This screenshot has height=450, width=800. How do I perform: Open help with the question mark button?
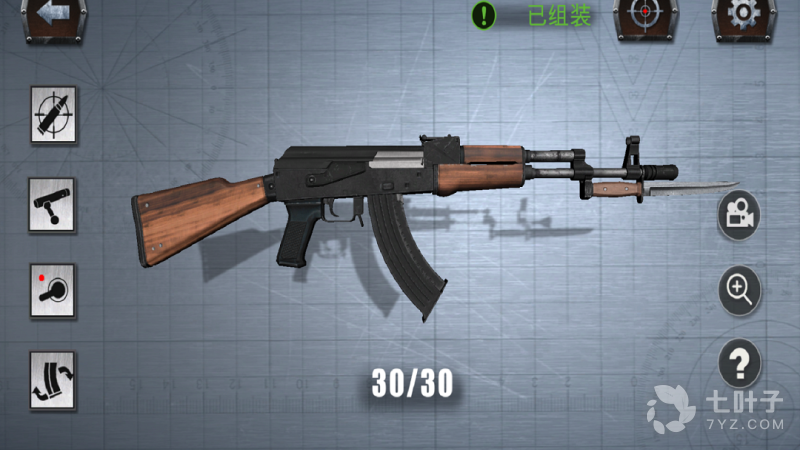740,363
